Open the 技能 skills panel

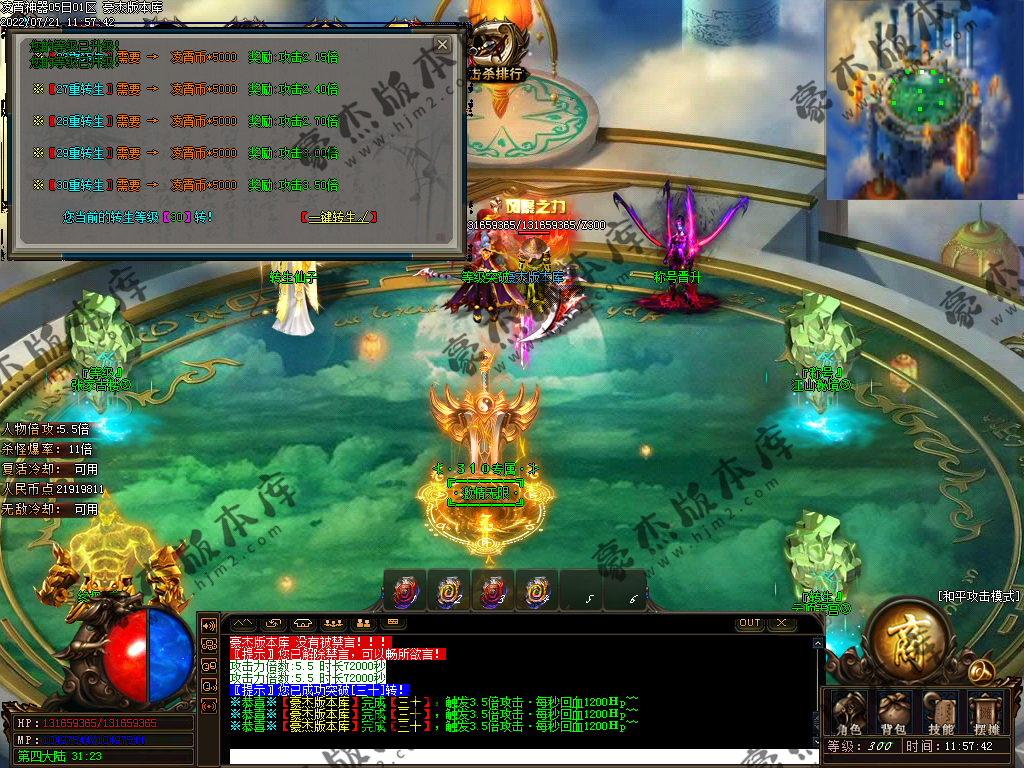point(940,713)
